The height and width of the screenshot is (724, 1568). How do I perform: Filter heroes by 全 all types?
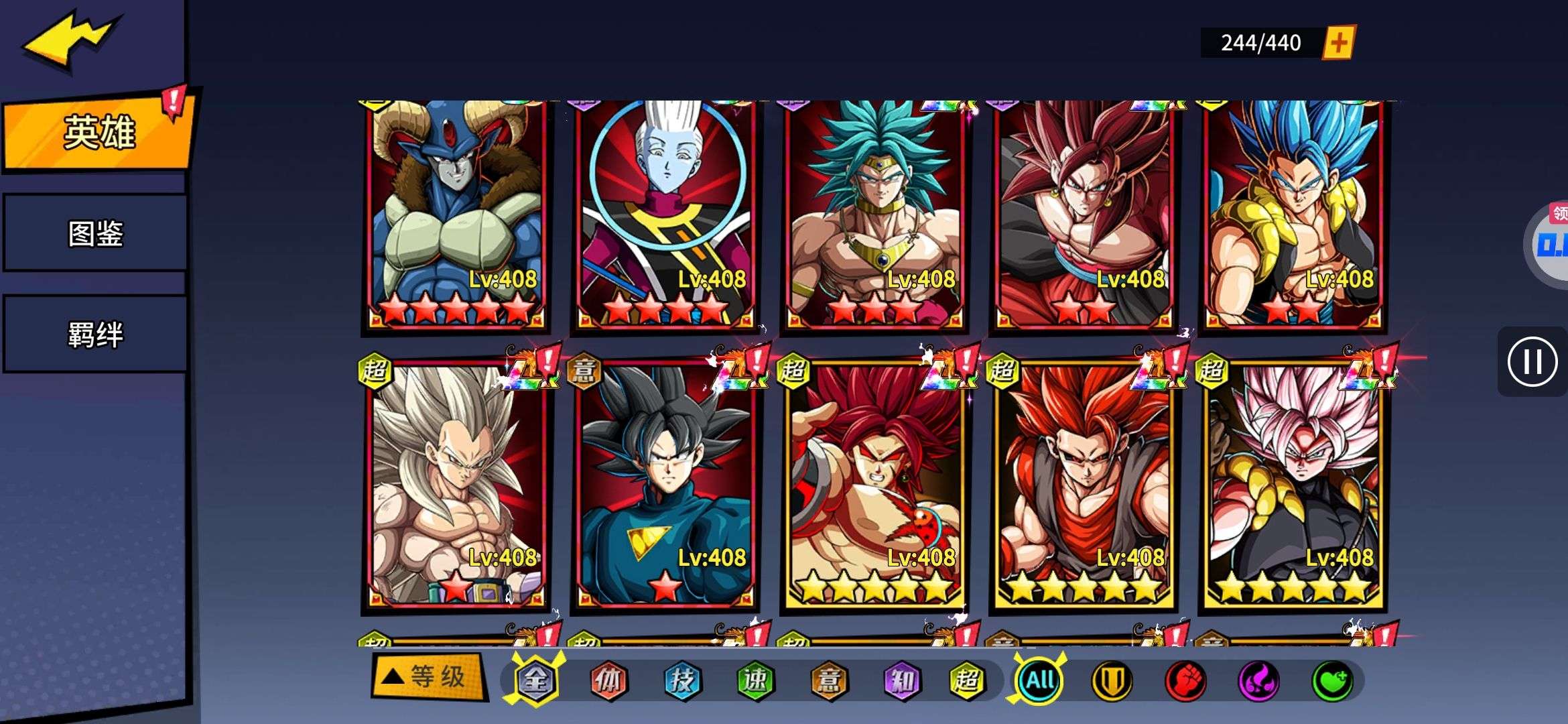[x=535, y=680]
